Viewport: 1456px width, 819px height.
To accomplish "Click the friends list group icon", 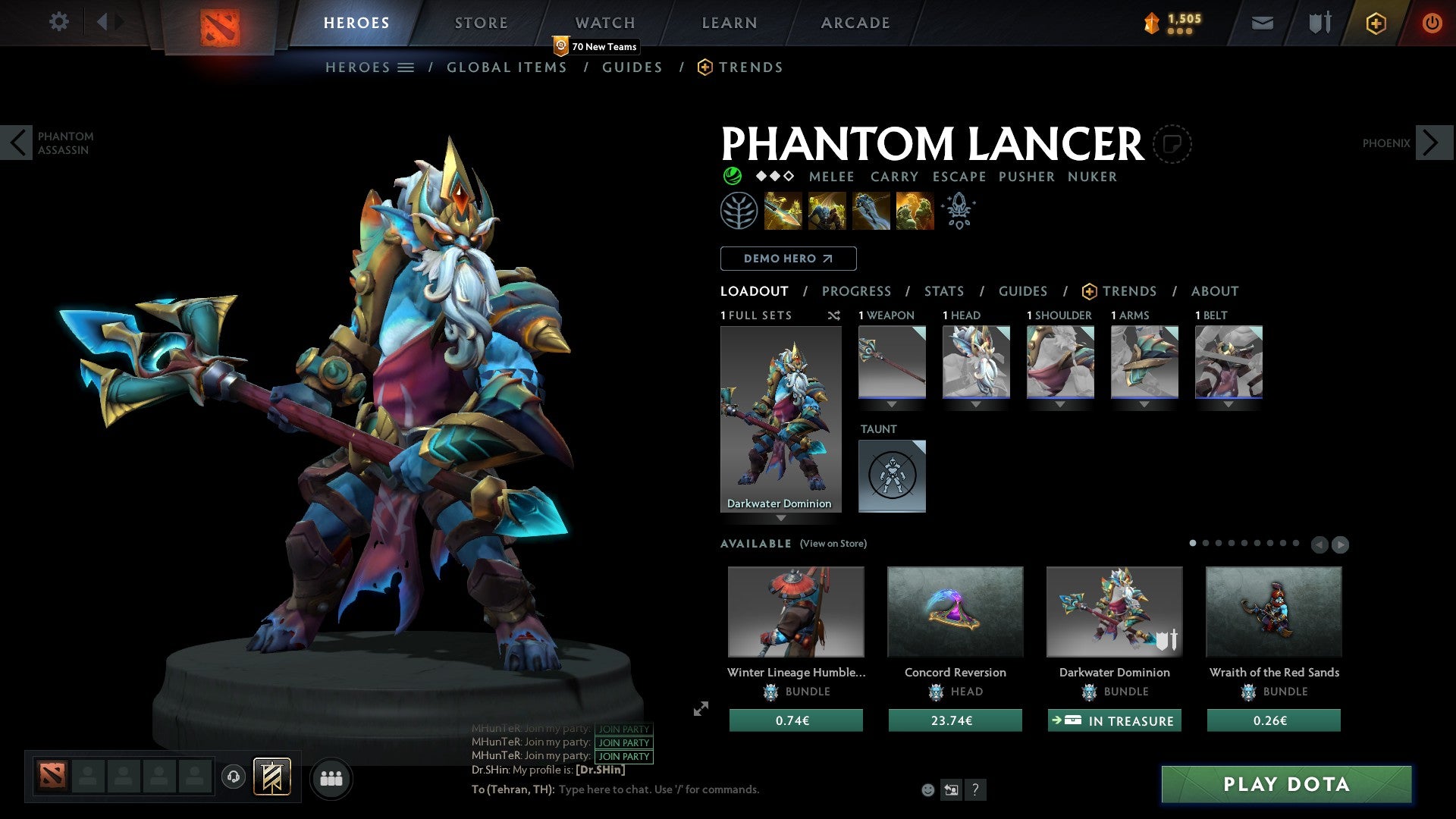I will tap(331, 777).
